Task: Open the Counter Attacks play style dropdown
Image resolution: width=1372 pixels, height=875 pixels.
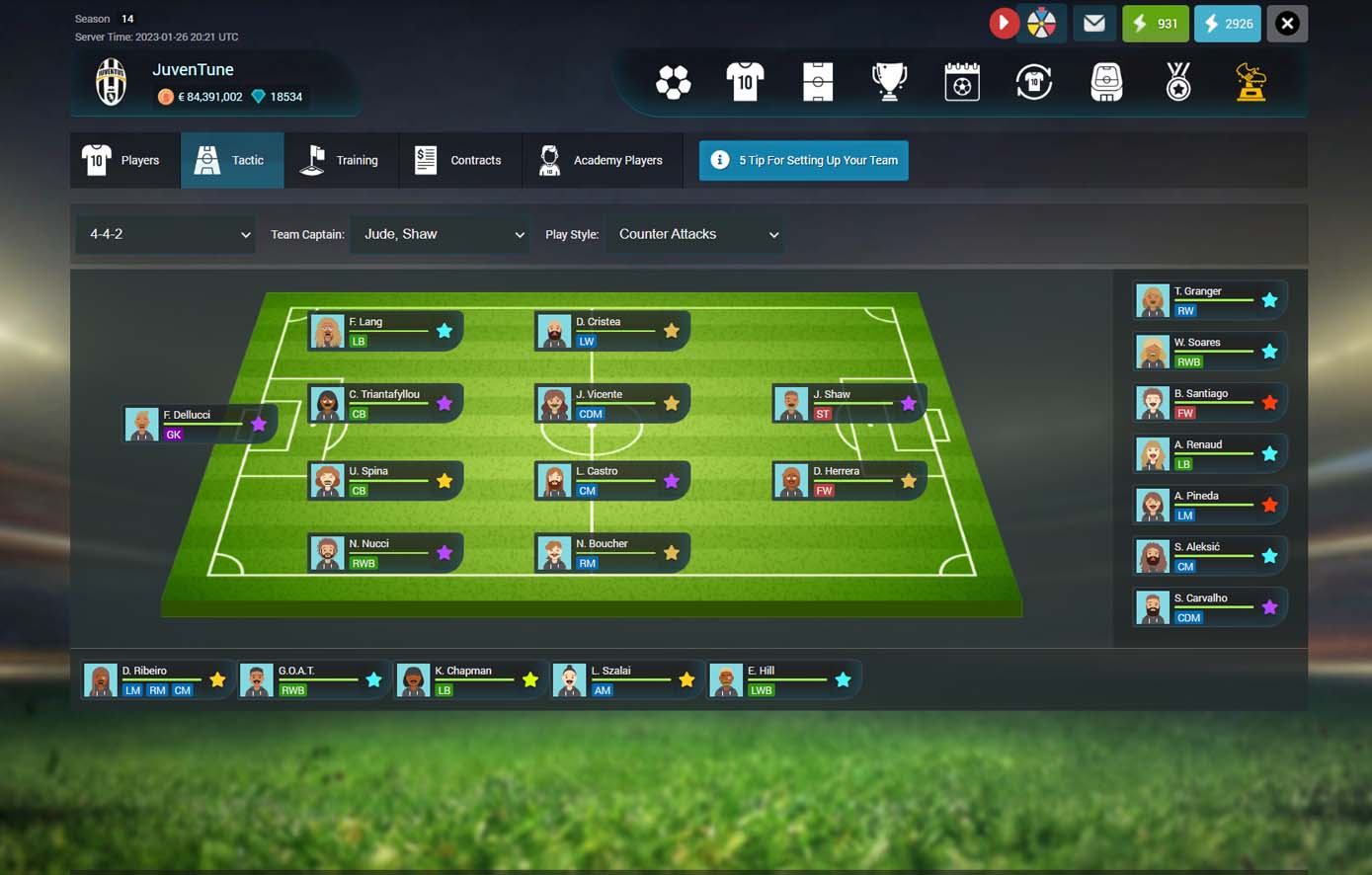Action: [695, 234]
